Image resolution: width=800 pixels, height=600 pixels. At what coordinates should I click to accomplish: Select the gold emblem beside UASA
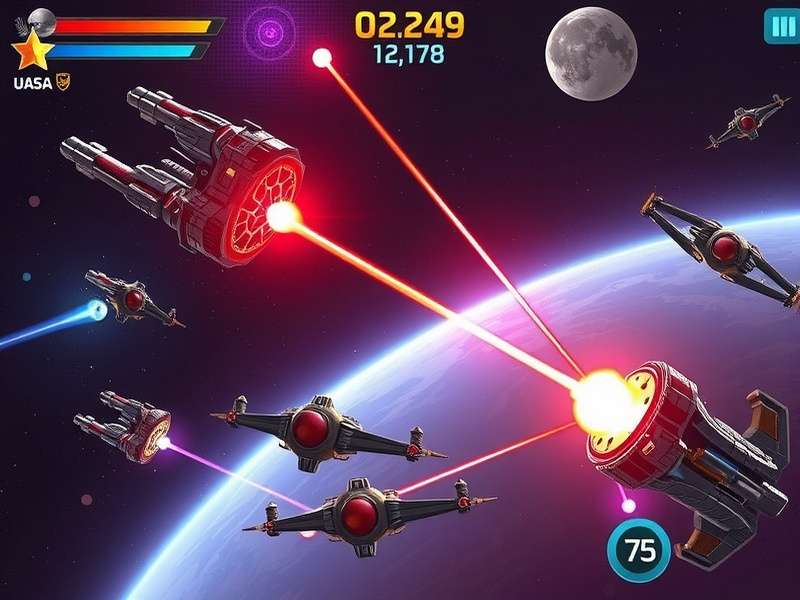[63, 83]
